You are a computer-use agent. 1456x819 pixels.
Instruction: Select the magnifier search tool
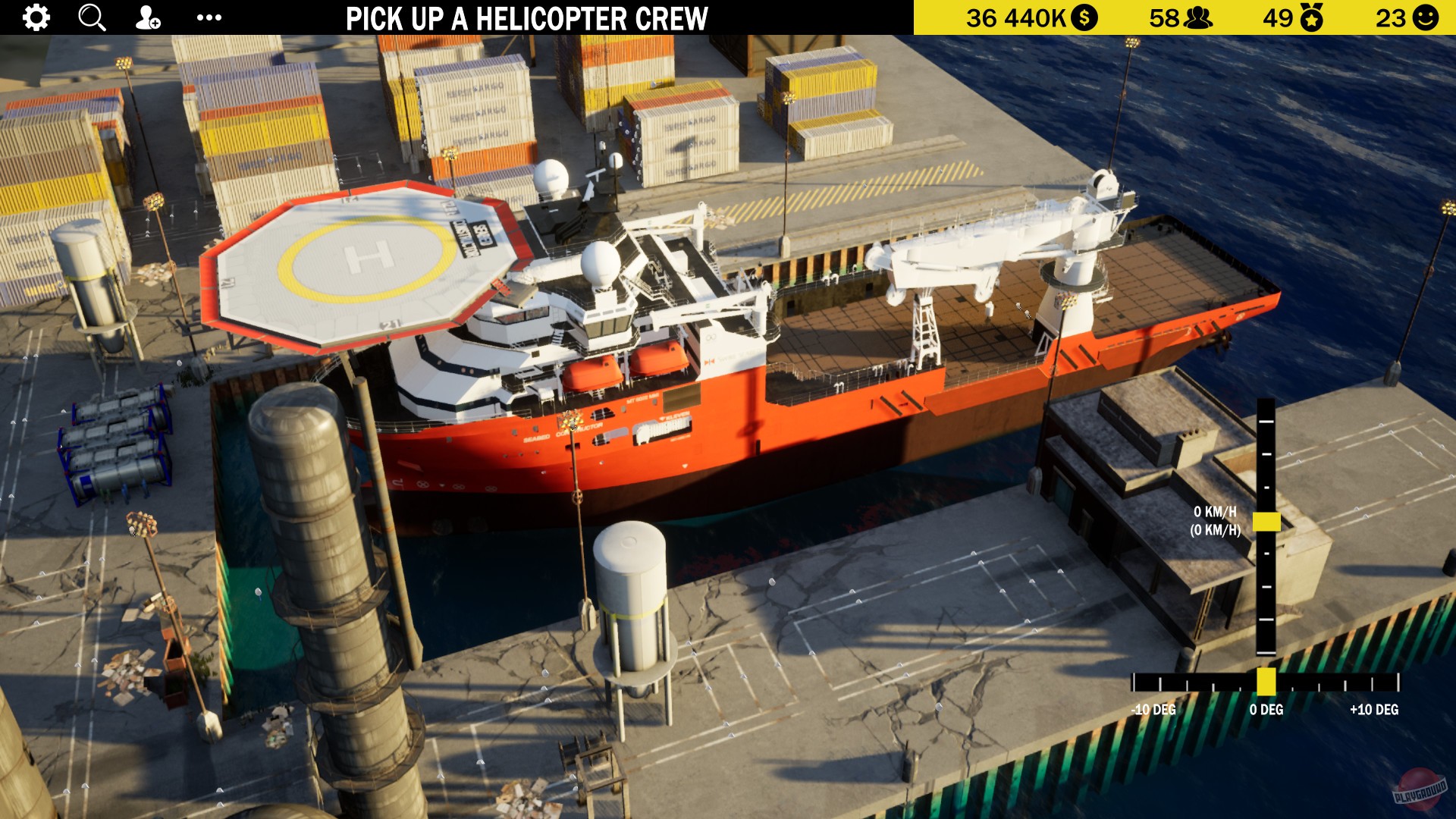[91, 17]
